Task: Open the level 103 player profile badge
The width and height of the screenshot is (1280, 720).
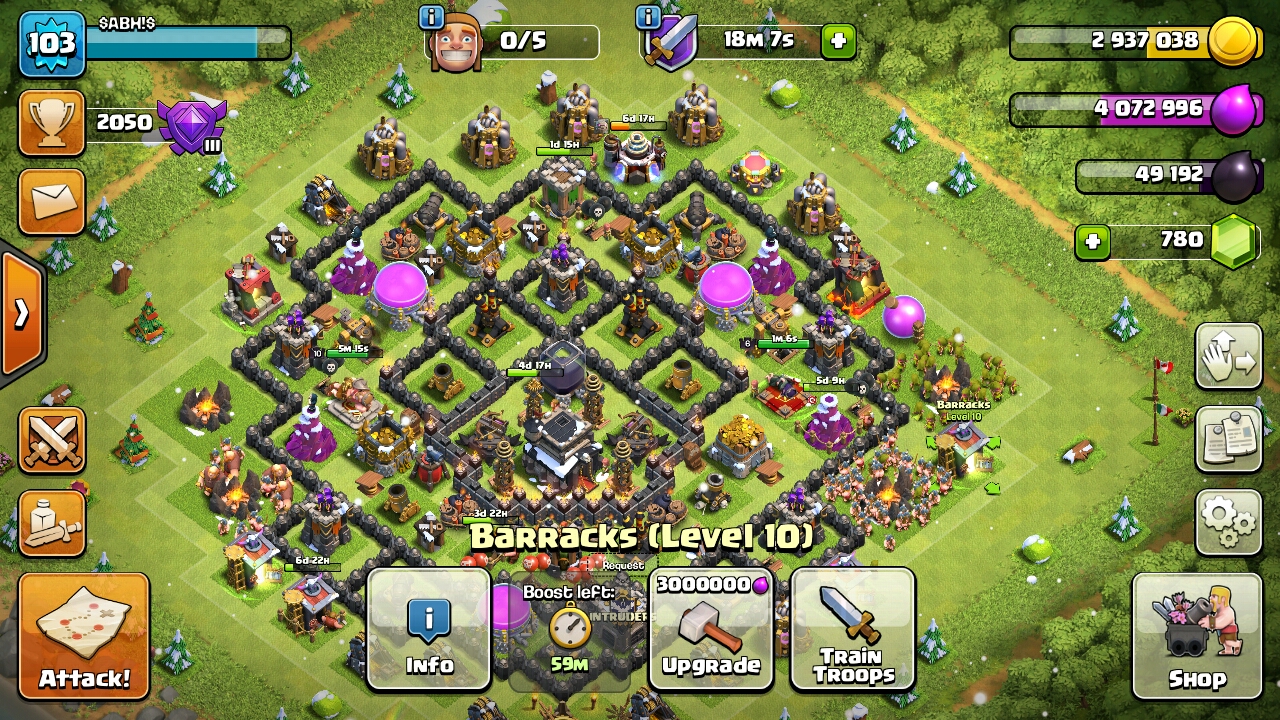Action: pyautogui.click(x=51, y=44)
